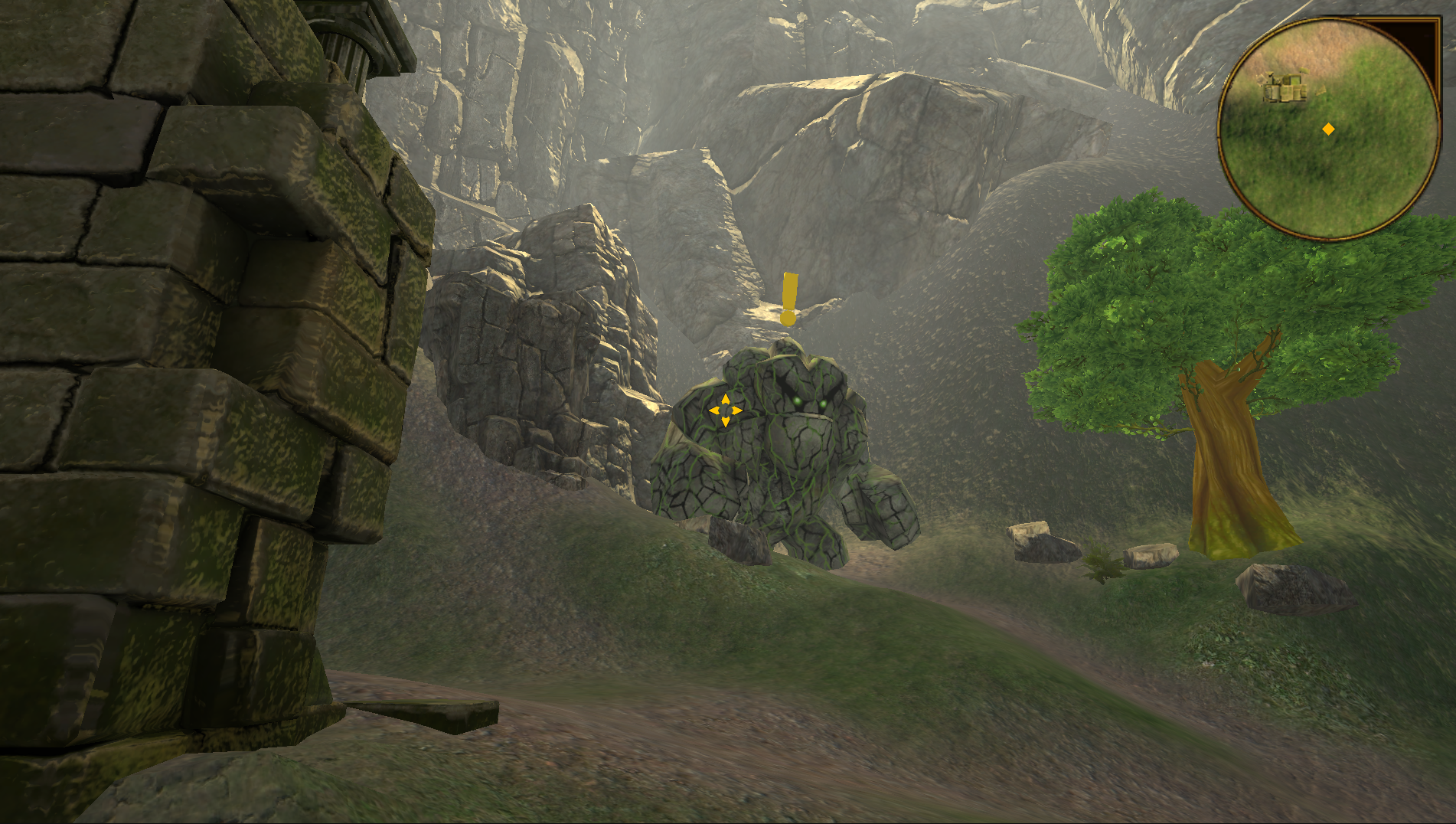Image resolution: width=1456 pixels, height=824 pixels.
Task: Select the ruins icon shown on the minimap
Action: tap(1285, 86)
